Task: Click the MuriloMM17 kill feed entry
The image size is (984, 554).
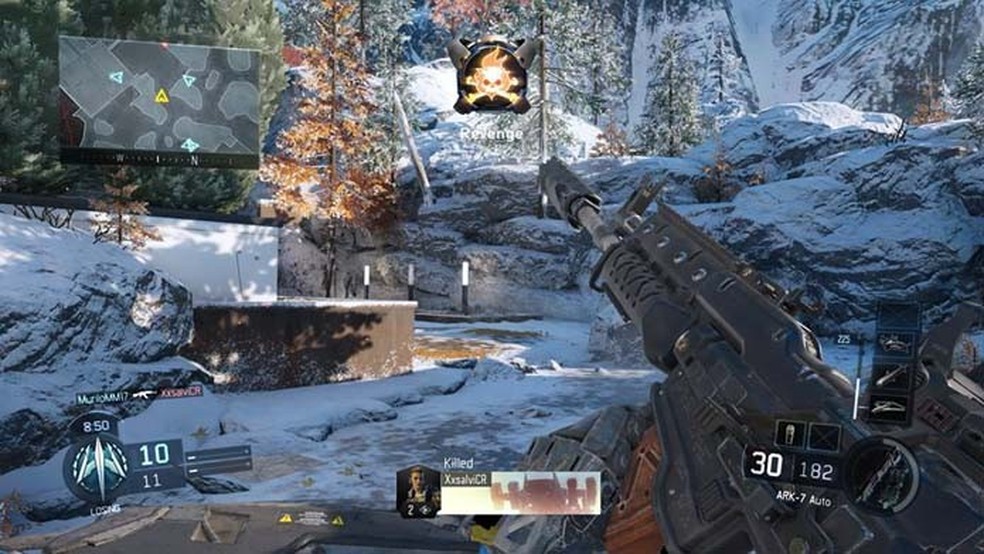Action: pyautogui.click(x=139, y=396)
